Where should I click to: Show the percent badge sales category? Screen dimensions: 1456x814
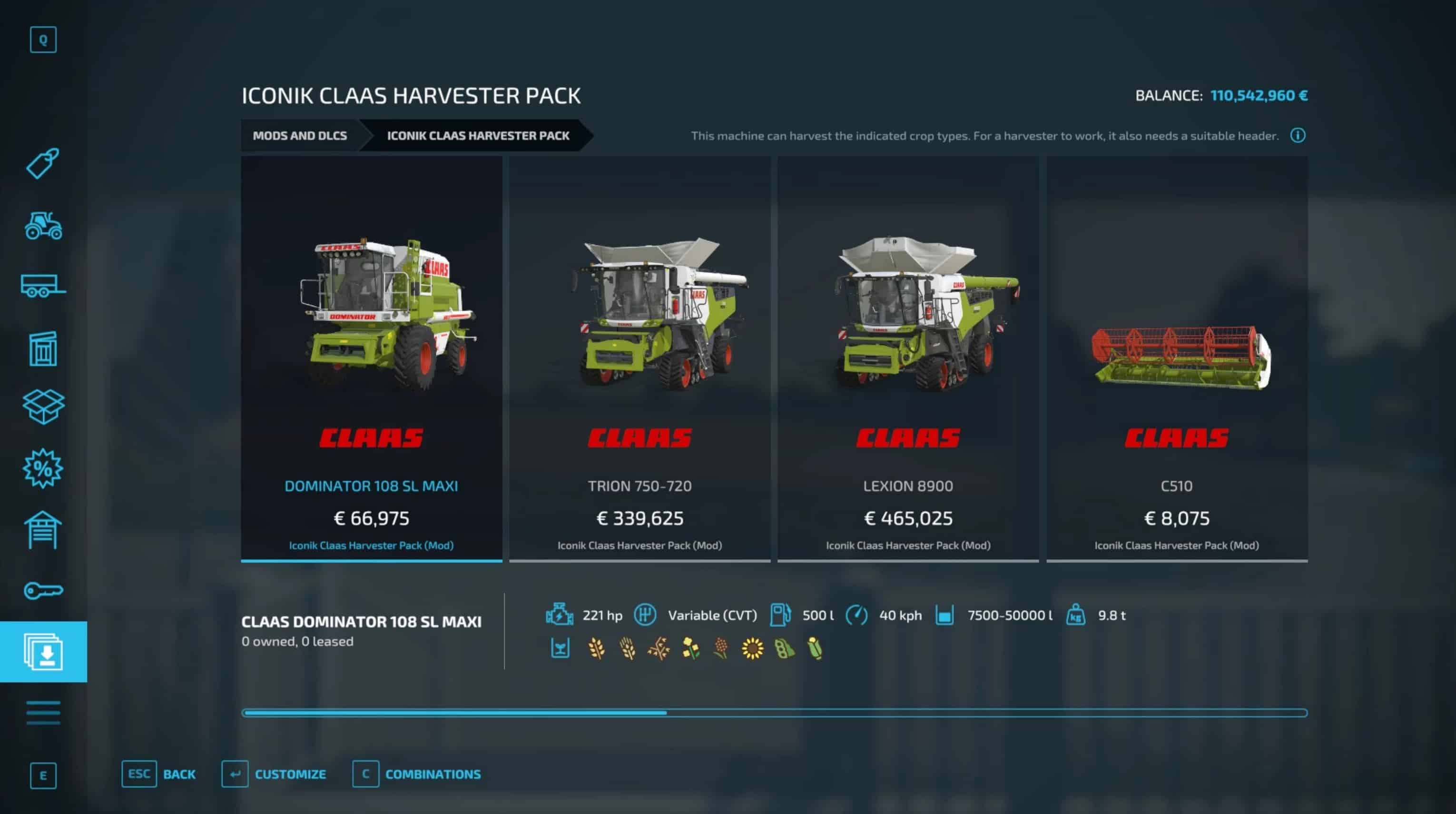(x=43, y=468)
